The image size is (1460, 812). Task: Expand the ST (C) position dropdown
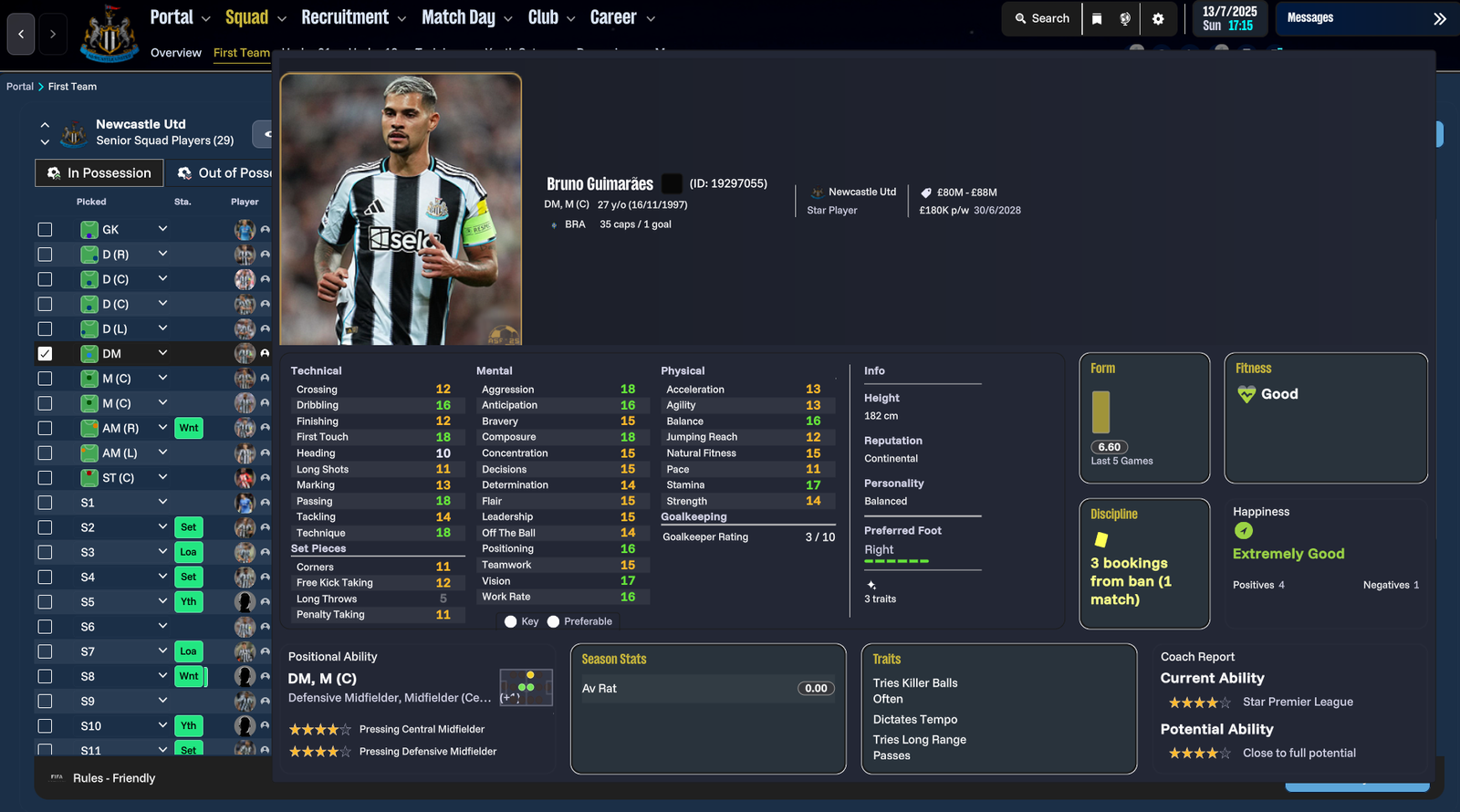pyautogui.click(x=162, y=477)
